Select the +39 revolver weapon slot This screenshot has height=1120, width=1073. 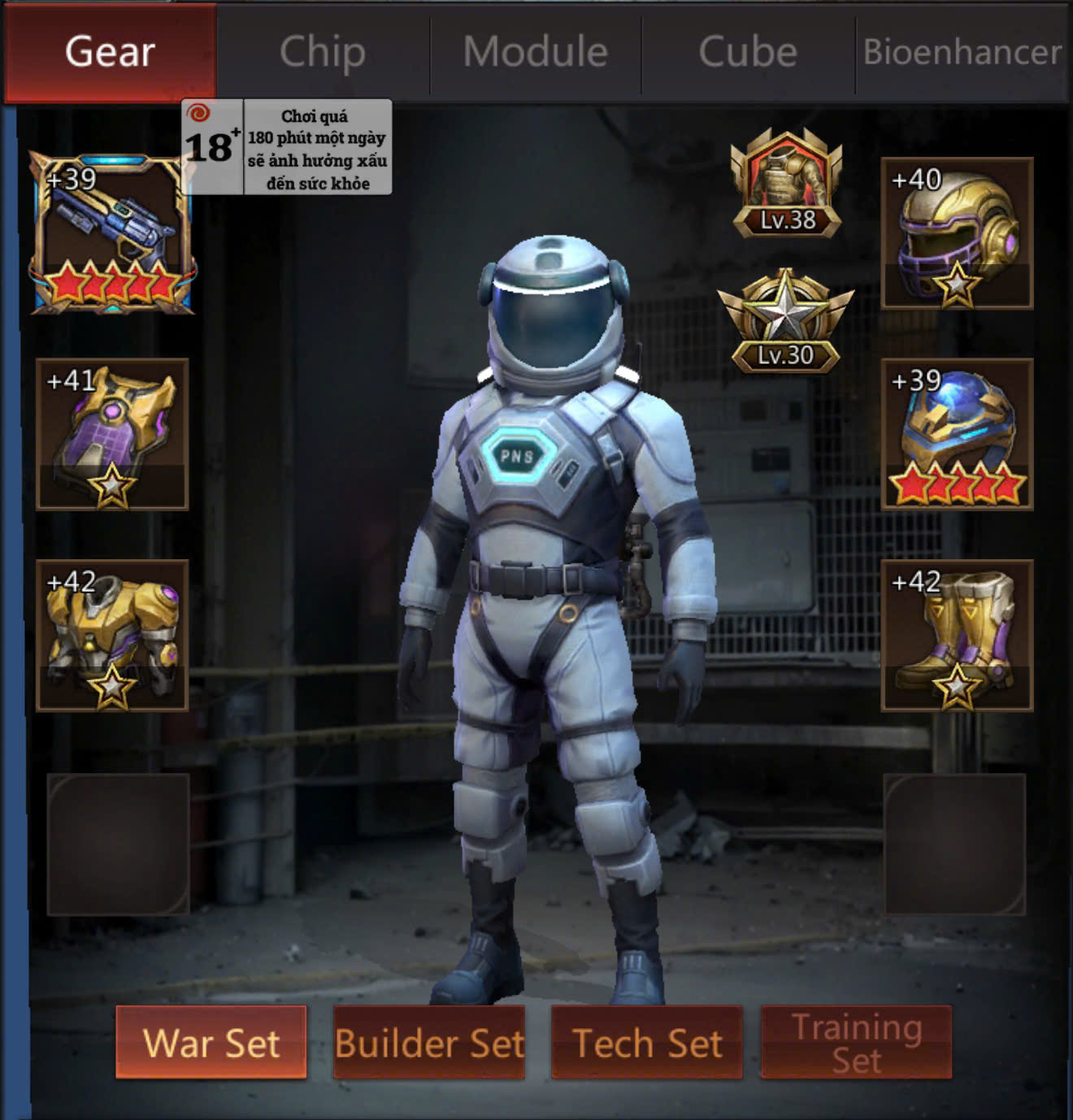pos(112,233)
